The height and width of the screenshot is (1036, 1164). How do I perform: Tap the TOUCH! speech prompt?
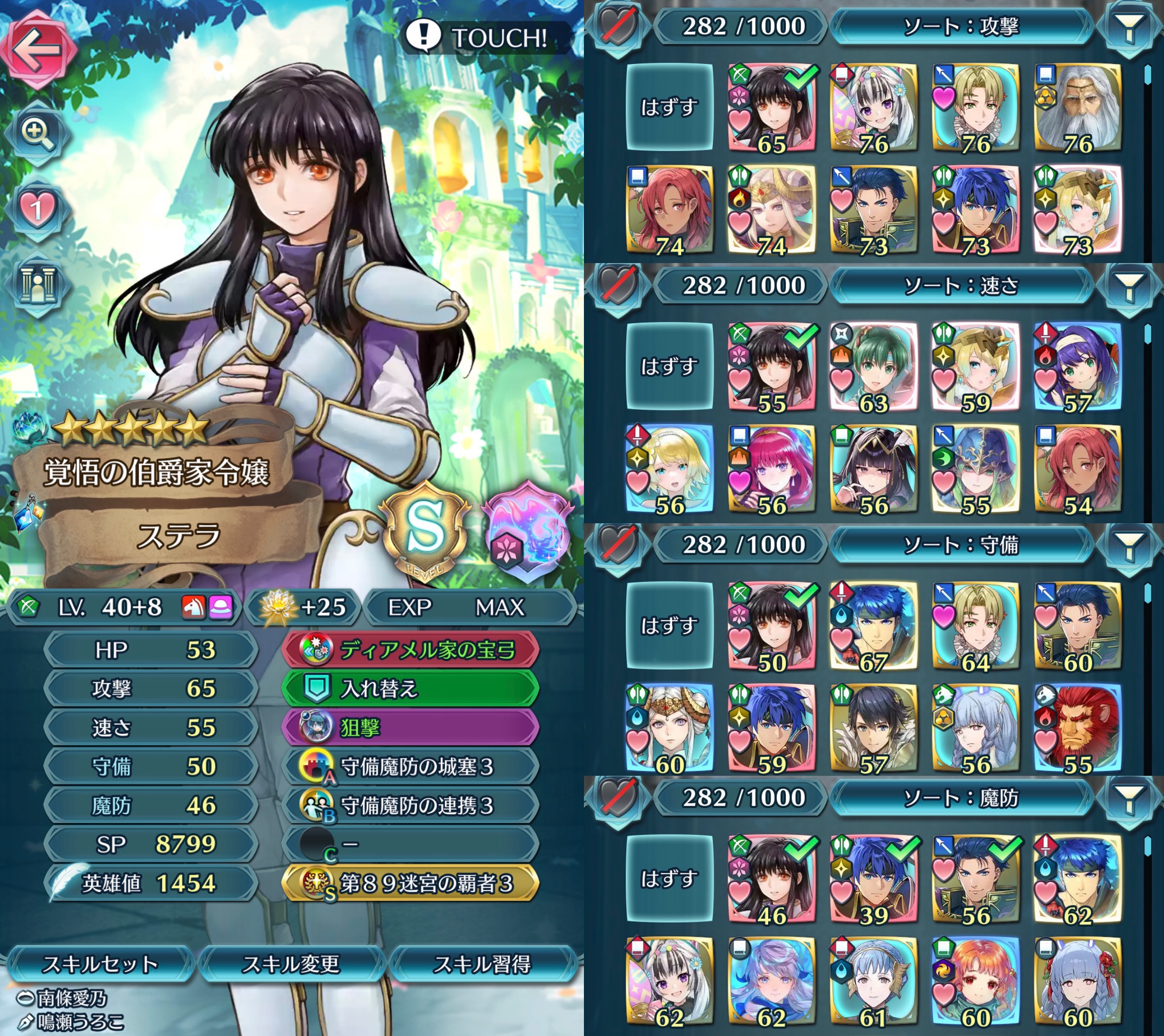483,38
